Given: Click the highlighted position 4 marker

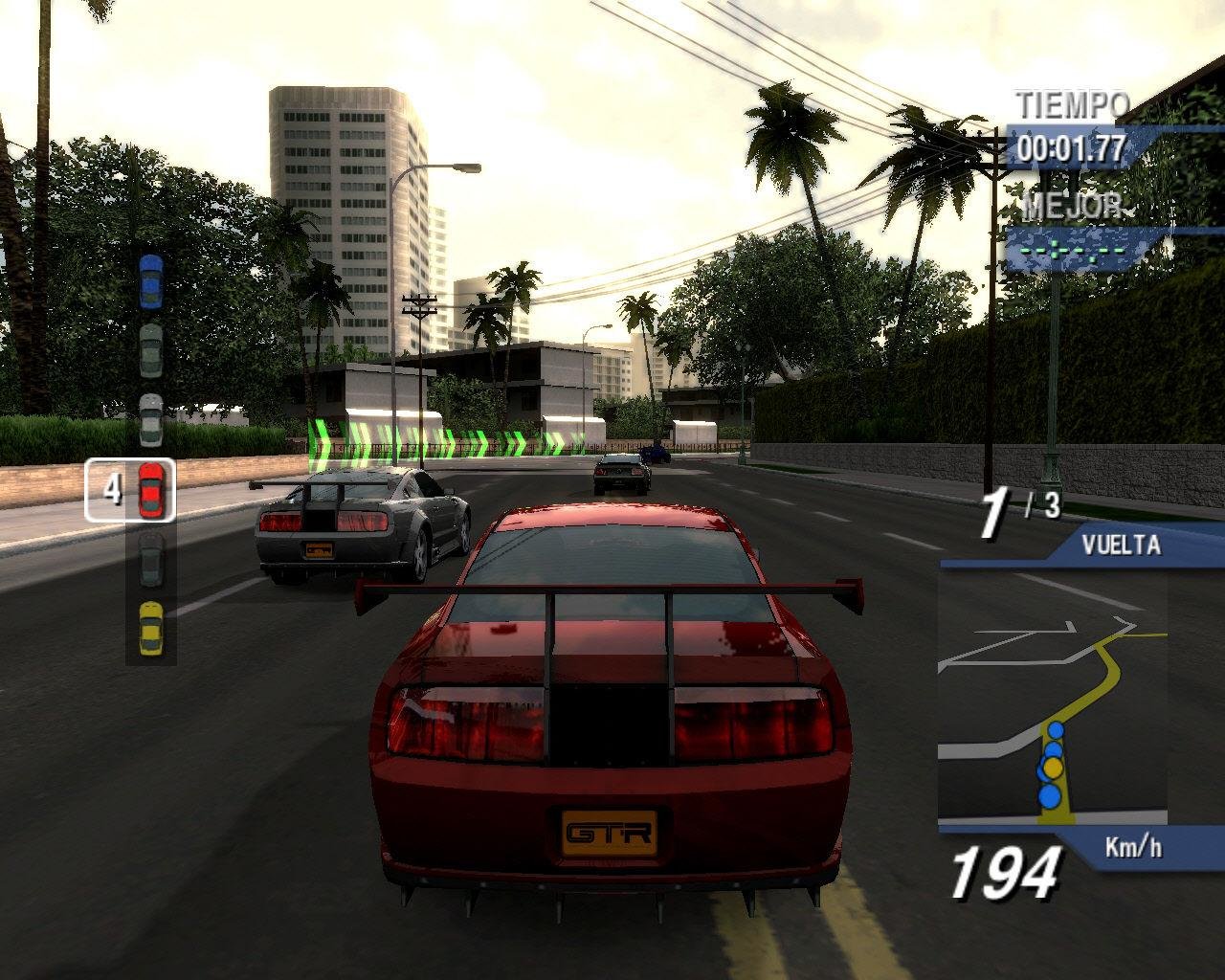Looking at the screenshot, I should (112, 488).
